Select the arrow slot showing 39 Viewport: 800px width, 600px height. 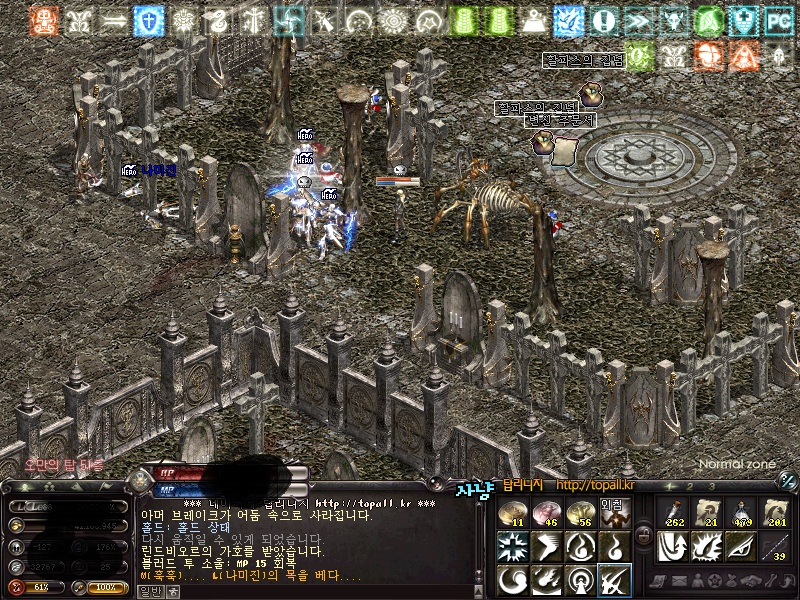click(x=774, y=547)
